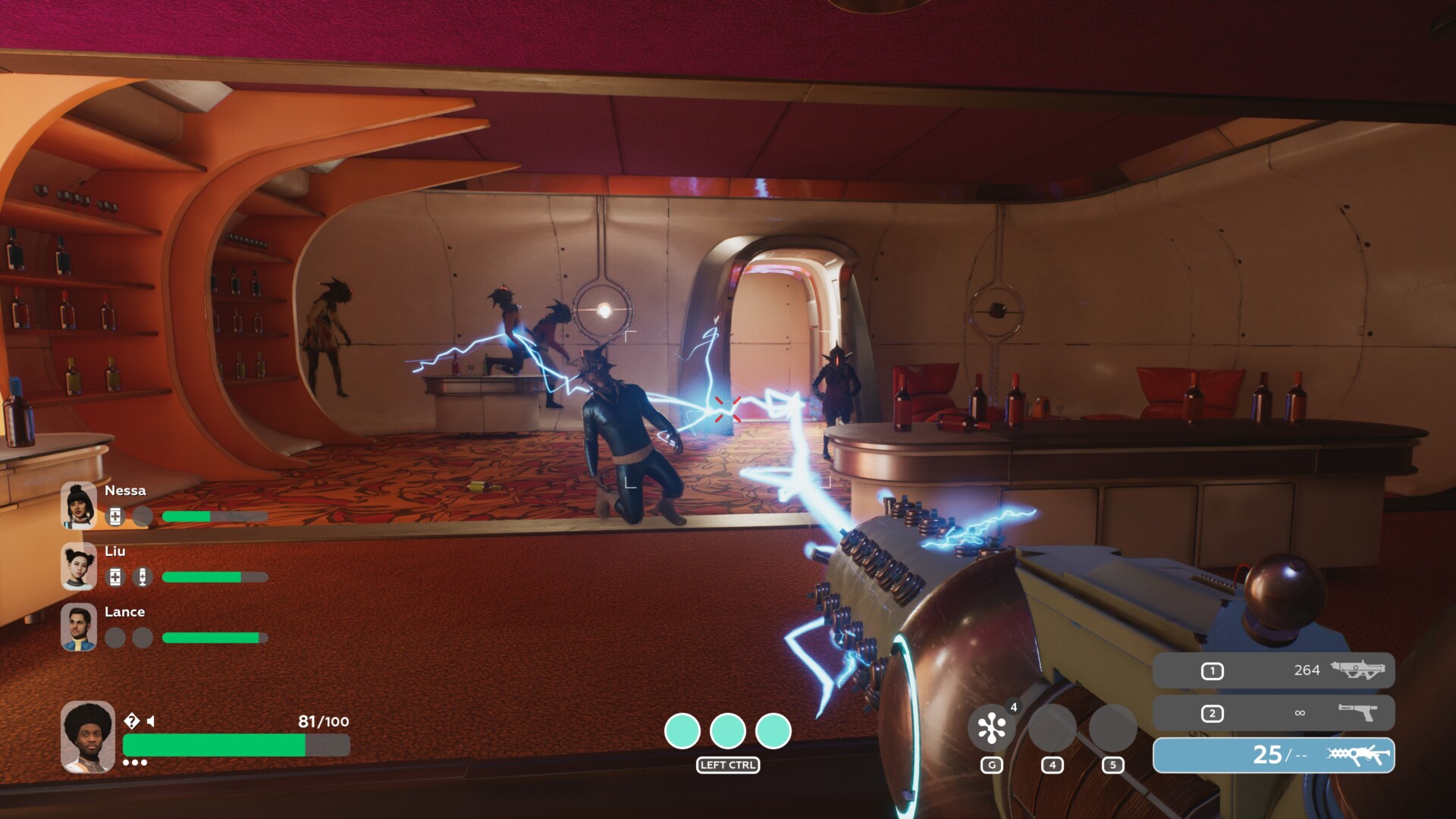Screen dimensions: 1456x819
Task: Click the speaker icon above your health bar
Action: coord(151,721)
